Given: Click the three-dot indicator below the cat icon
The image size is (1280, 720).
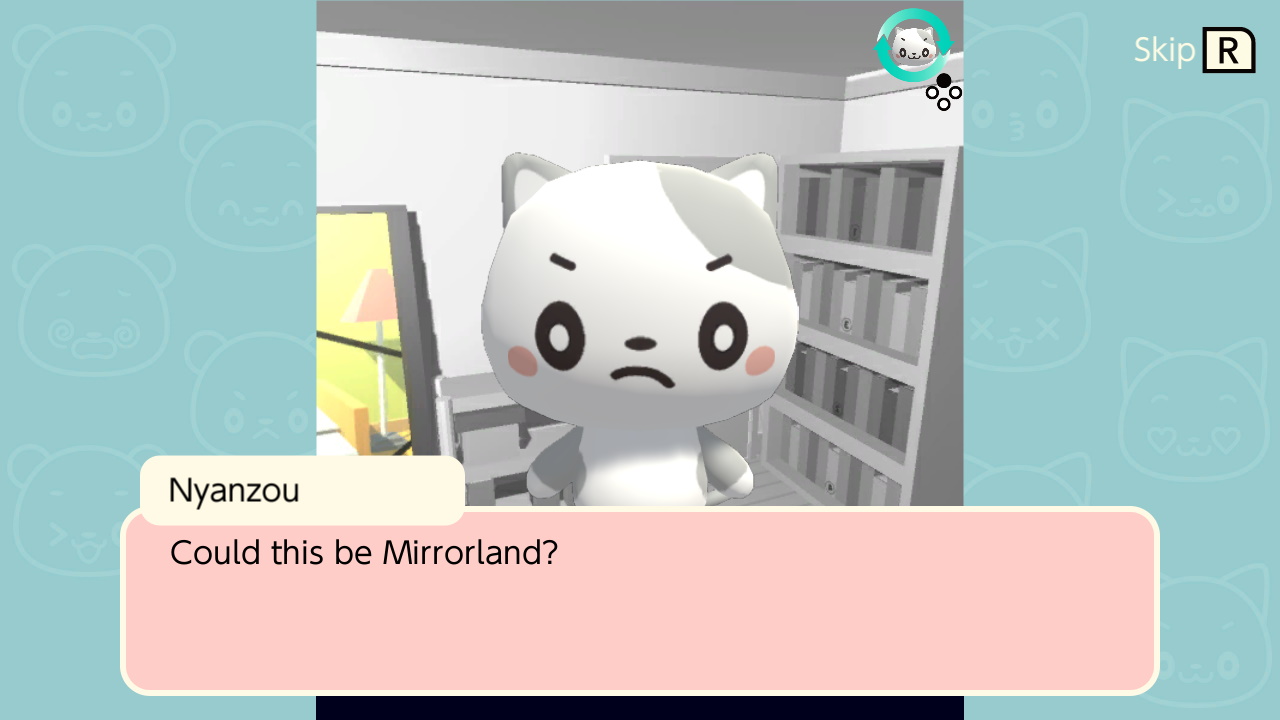Looking at the screenshot, I should [x=943, y=92].
